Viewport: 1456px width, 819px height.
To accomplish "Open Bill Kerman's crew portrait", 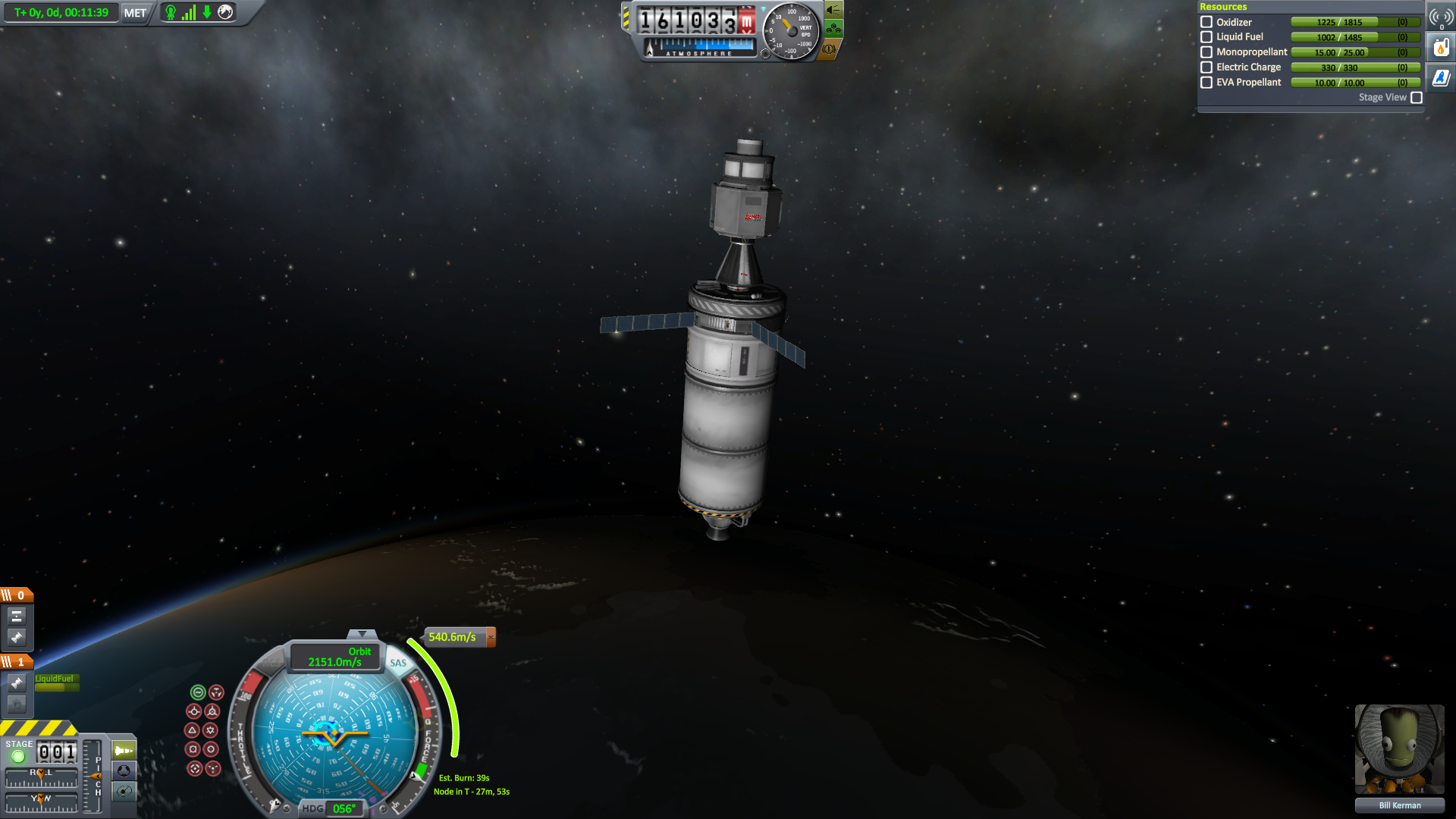I will (1399, 748).
